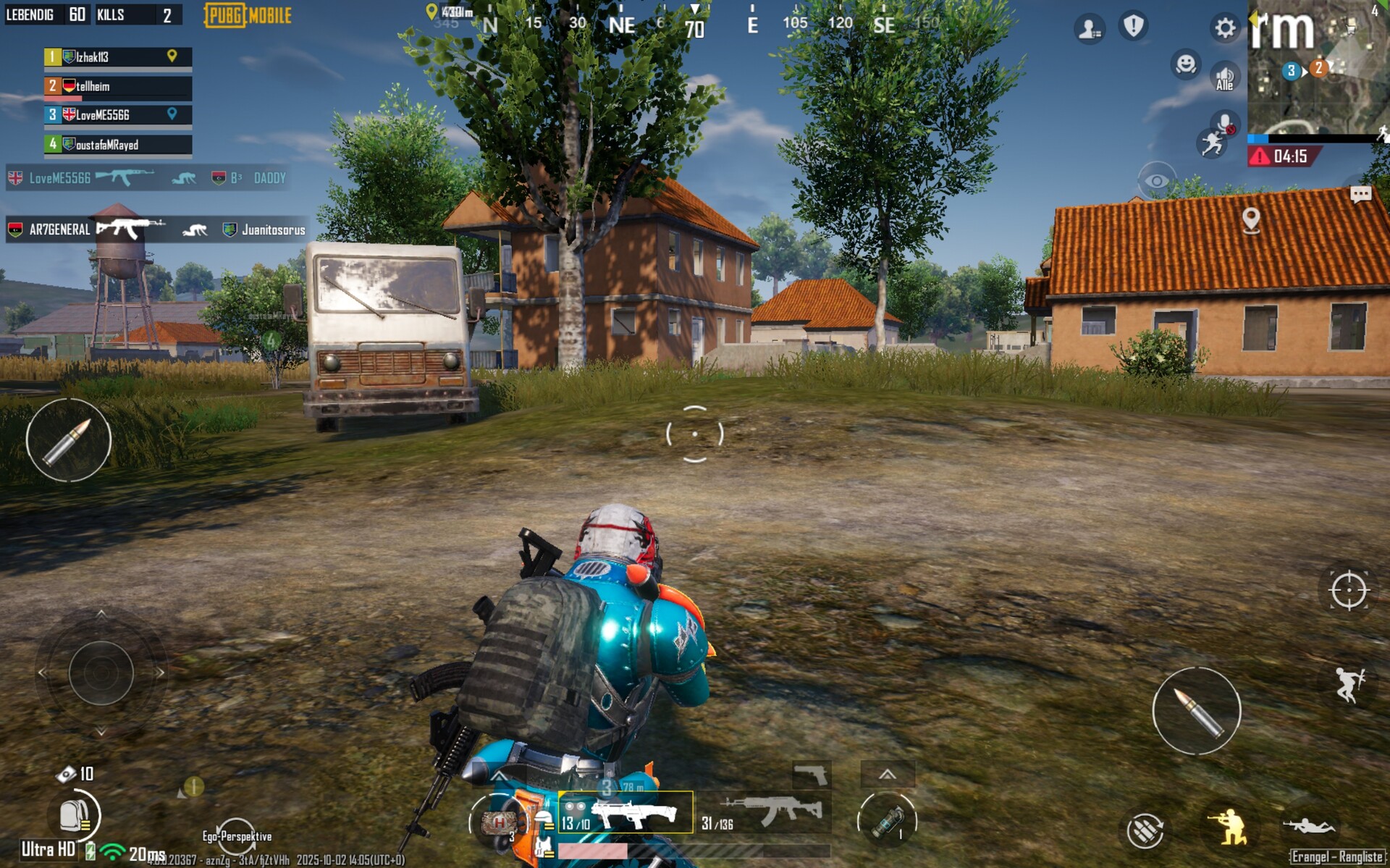Jump using the leaping soldier button
The width and height of the screenshot is (1390, 868).
[1349, 684]
